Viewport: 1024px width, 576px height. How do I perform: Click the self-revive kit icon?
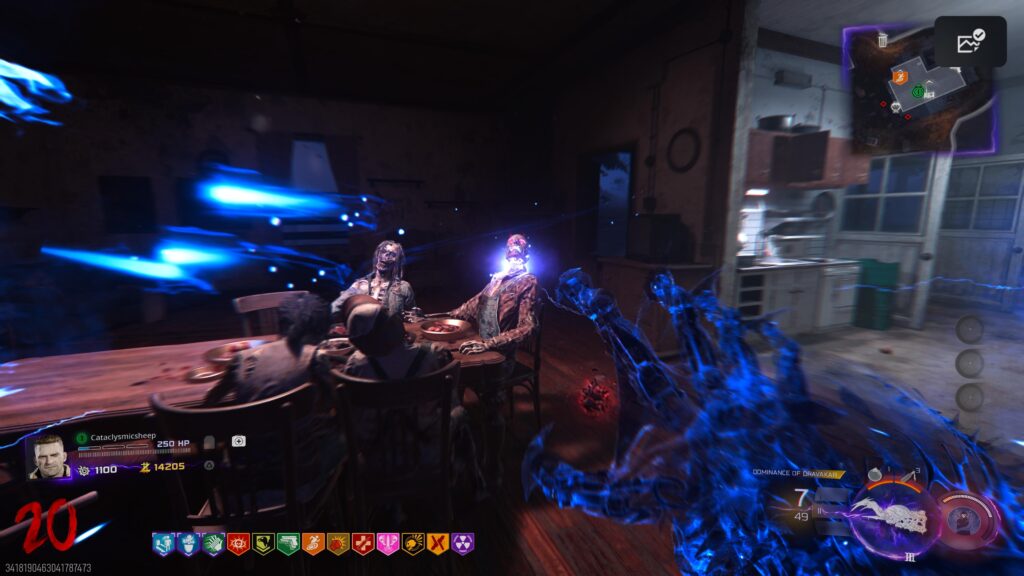tap(210, 441)
